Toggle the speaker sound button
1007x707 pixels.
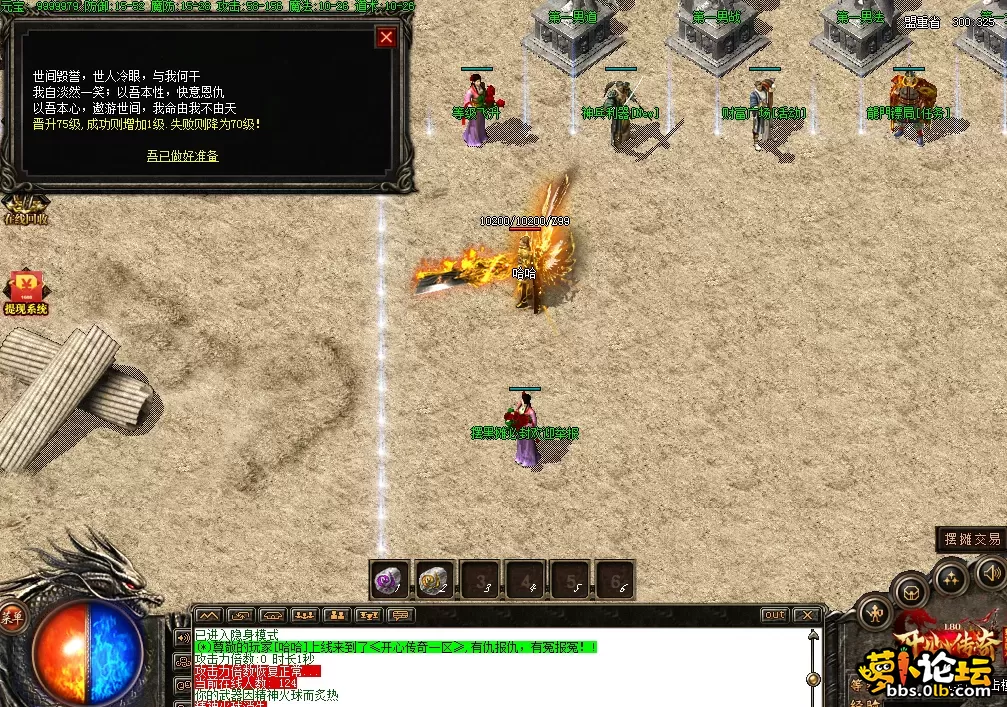click(989, 573)
